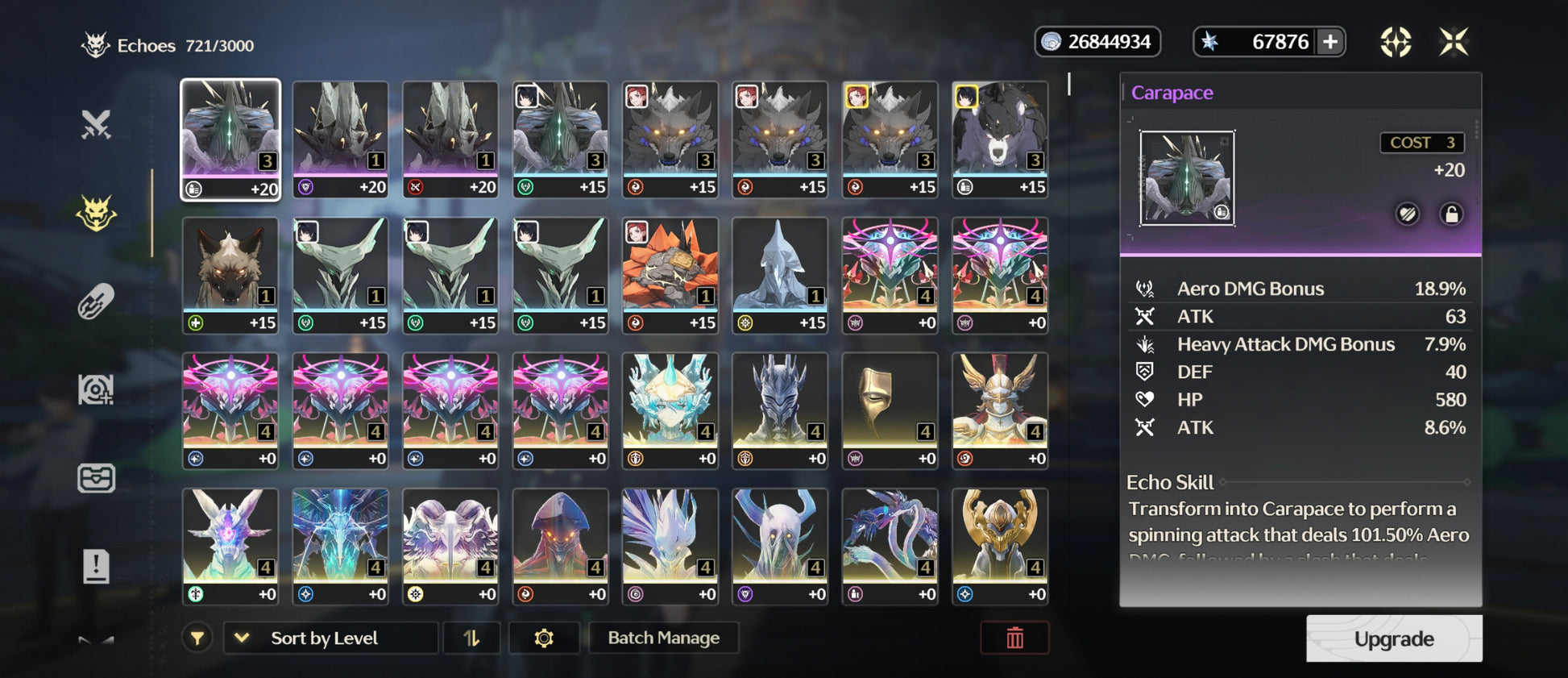Open the gear settings button in toolbar

(x=544, y=638)
